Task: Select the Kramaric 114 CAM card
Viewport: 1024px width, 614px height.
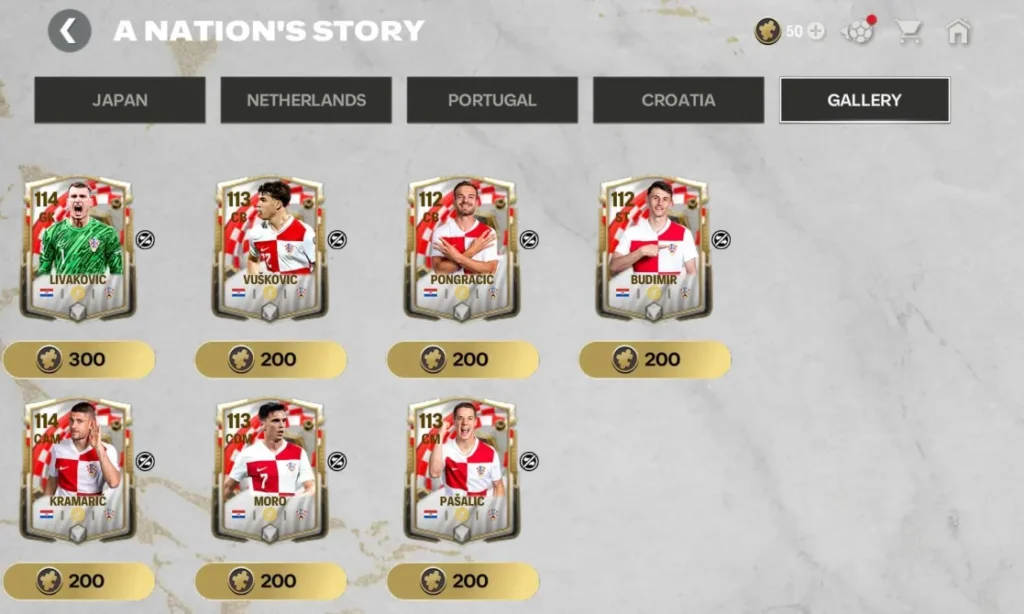Action: tap(77, 470)
